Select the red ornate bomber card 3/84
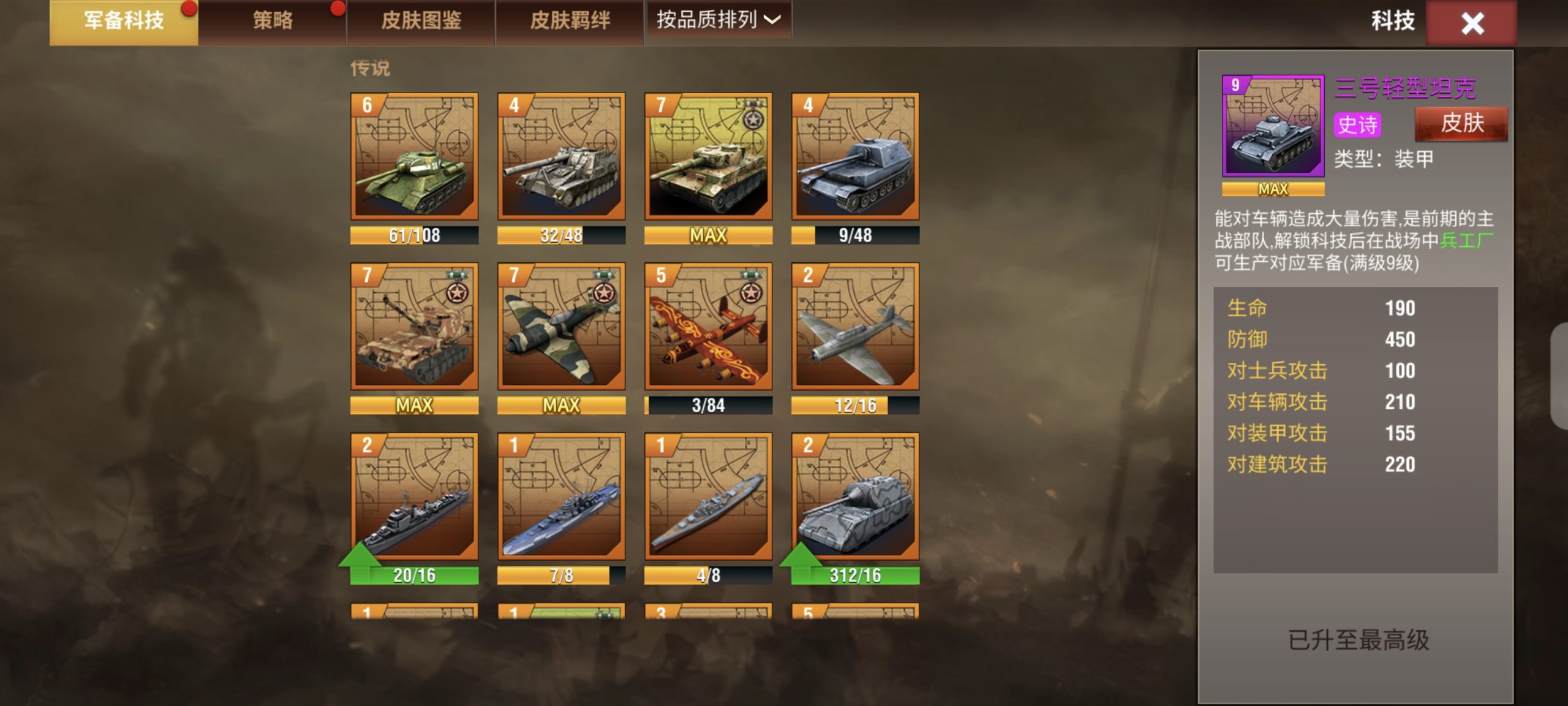Screen dimensions: 1568x706 [709, 327]
